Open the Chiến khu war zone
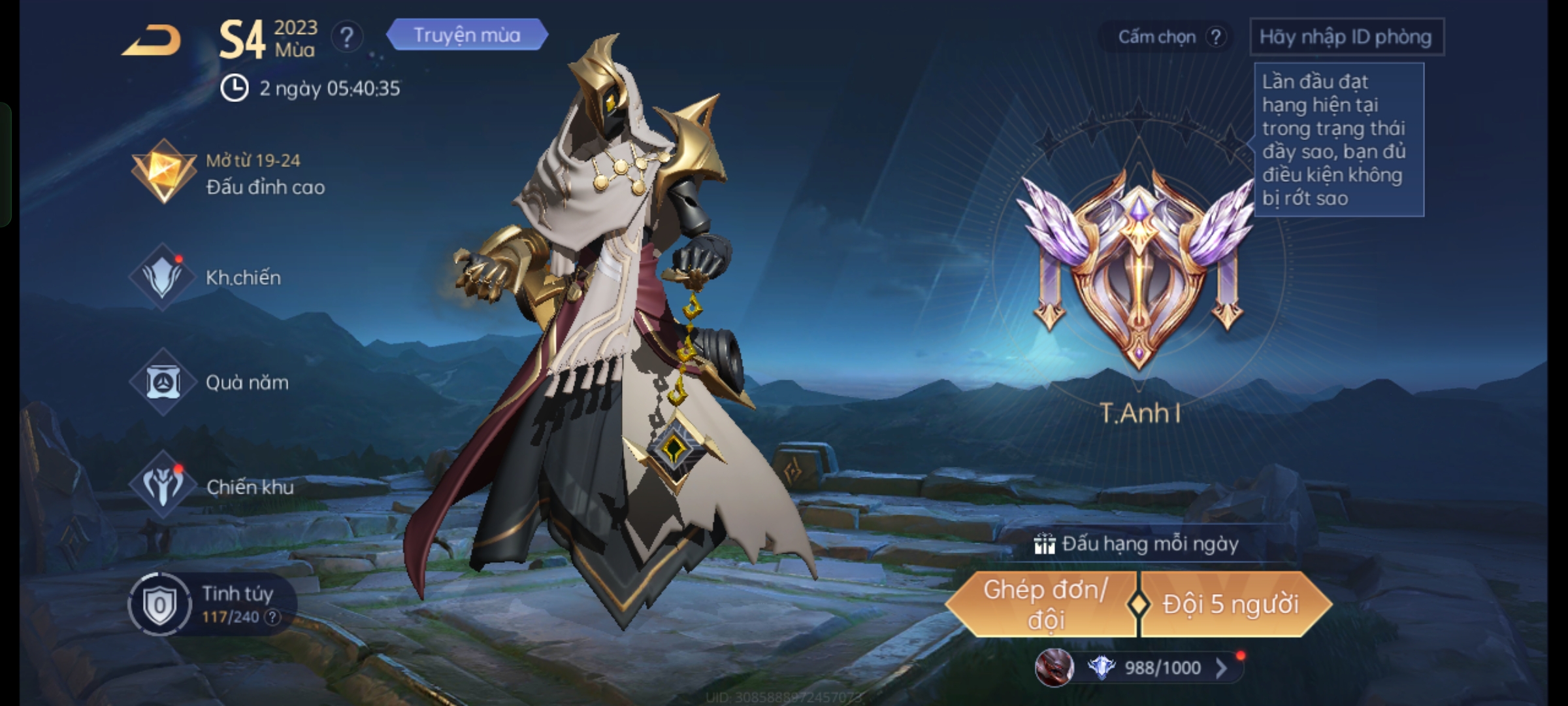 coord(212,487)
